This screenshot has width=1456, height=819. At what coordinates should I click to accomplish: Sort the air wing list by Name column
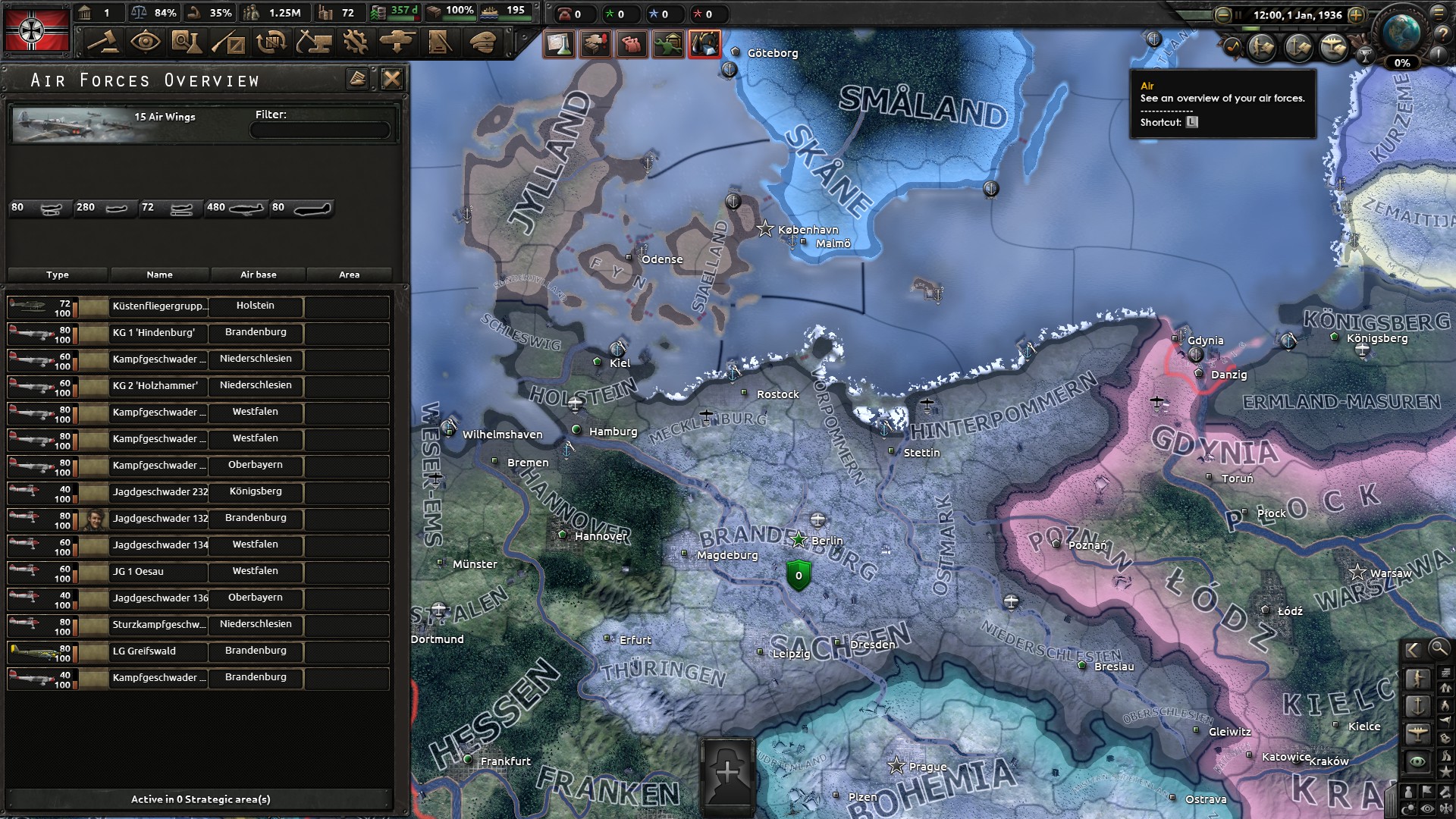click(159, 275)
